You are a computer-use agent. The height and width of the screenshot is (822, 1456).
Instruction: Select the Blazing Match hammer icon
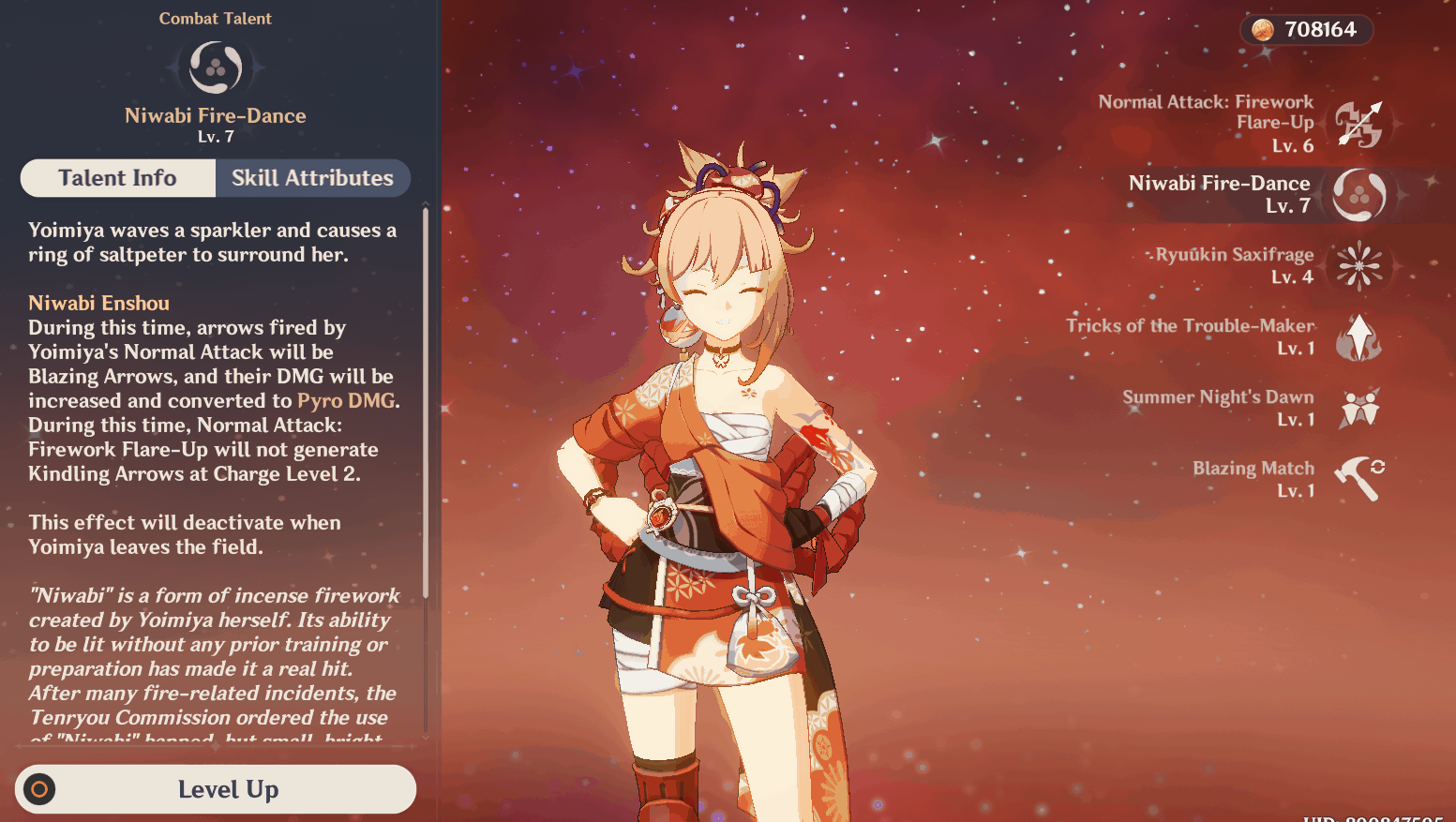1359,478
